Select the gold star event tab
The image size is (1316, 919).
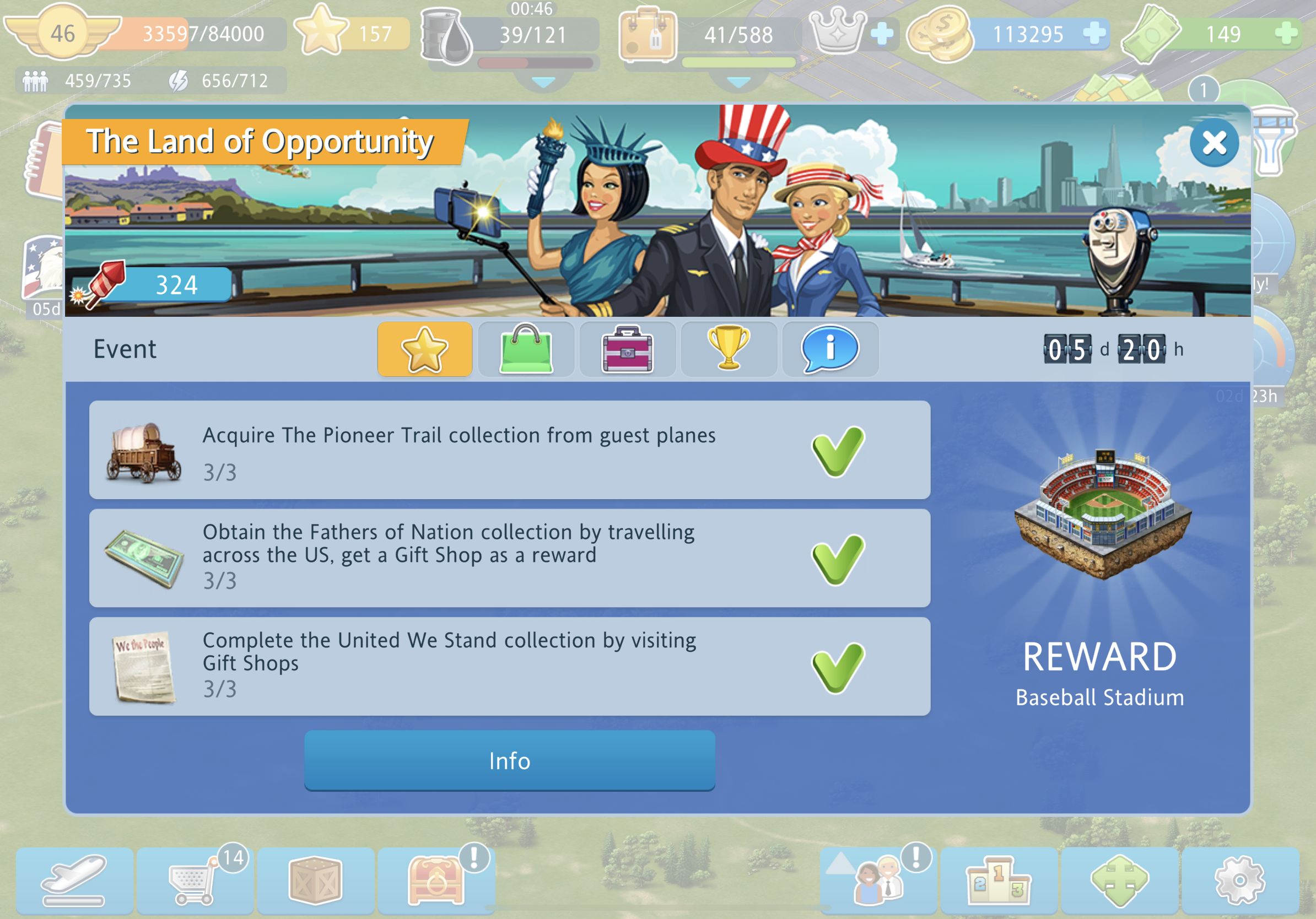click(425, 349)
